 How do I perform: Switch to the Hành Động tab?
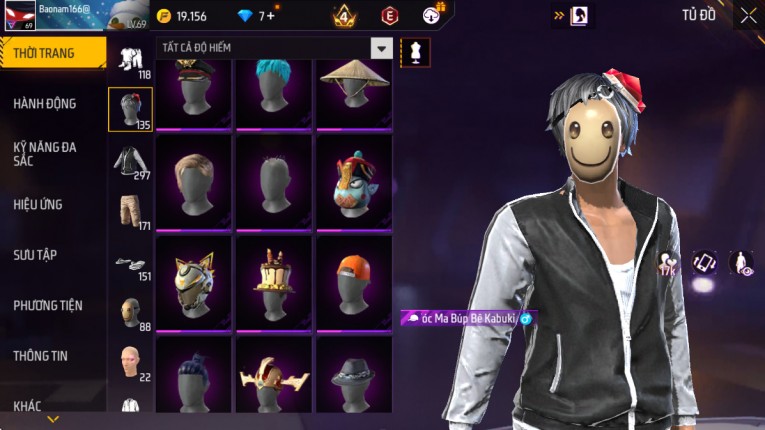coord(45,103)
